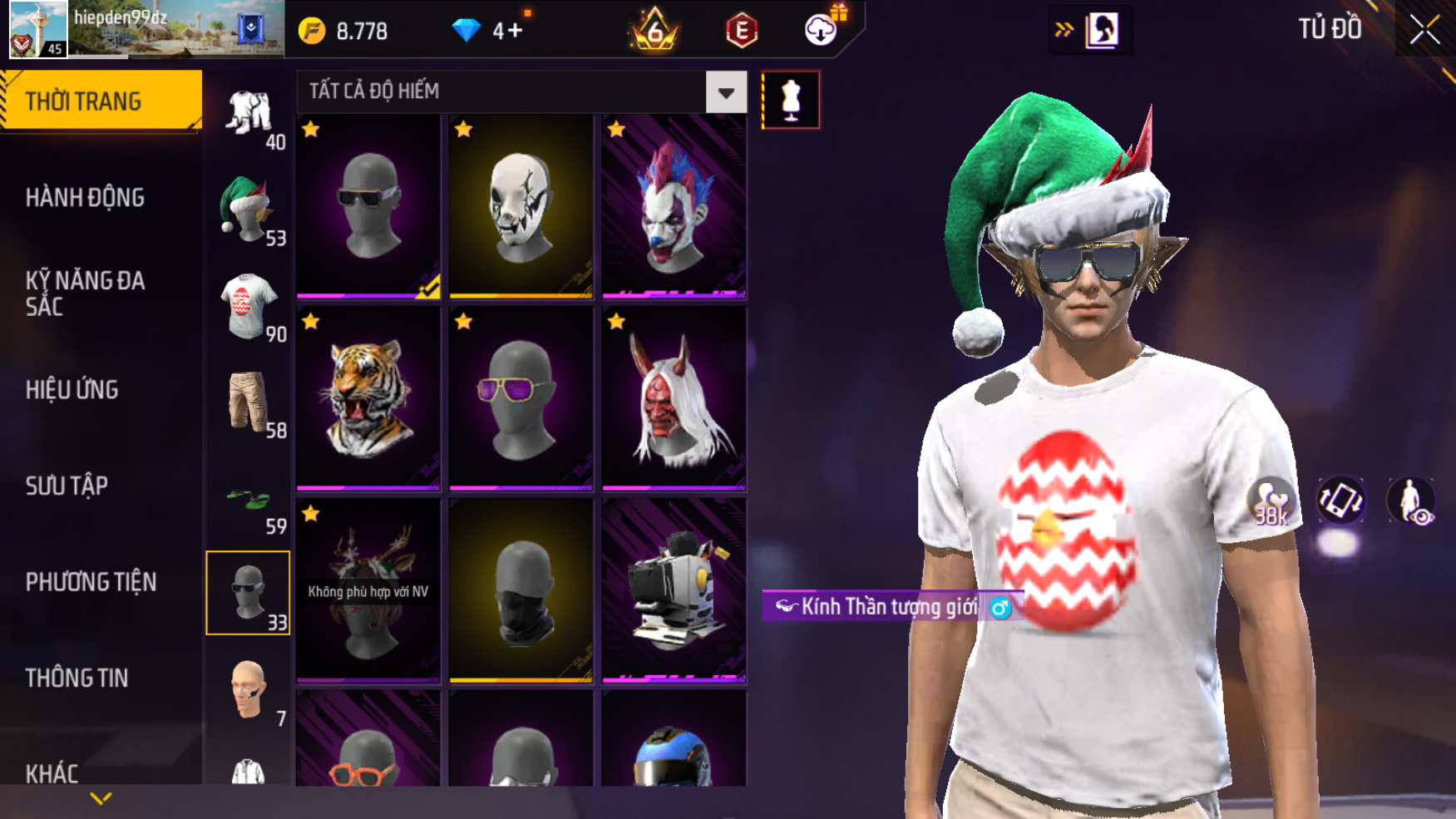Pick the red oni demon mask
The image size is (1456, 819).
click(x=674, y=399)
